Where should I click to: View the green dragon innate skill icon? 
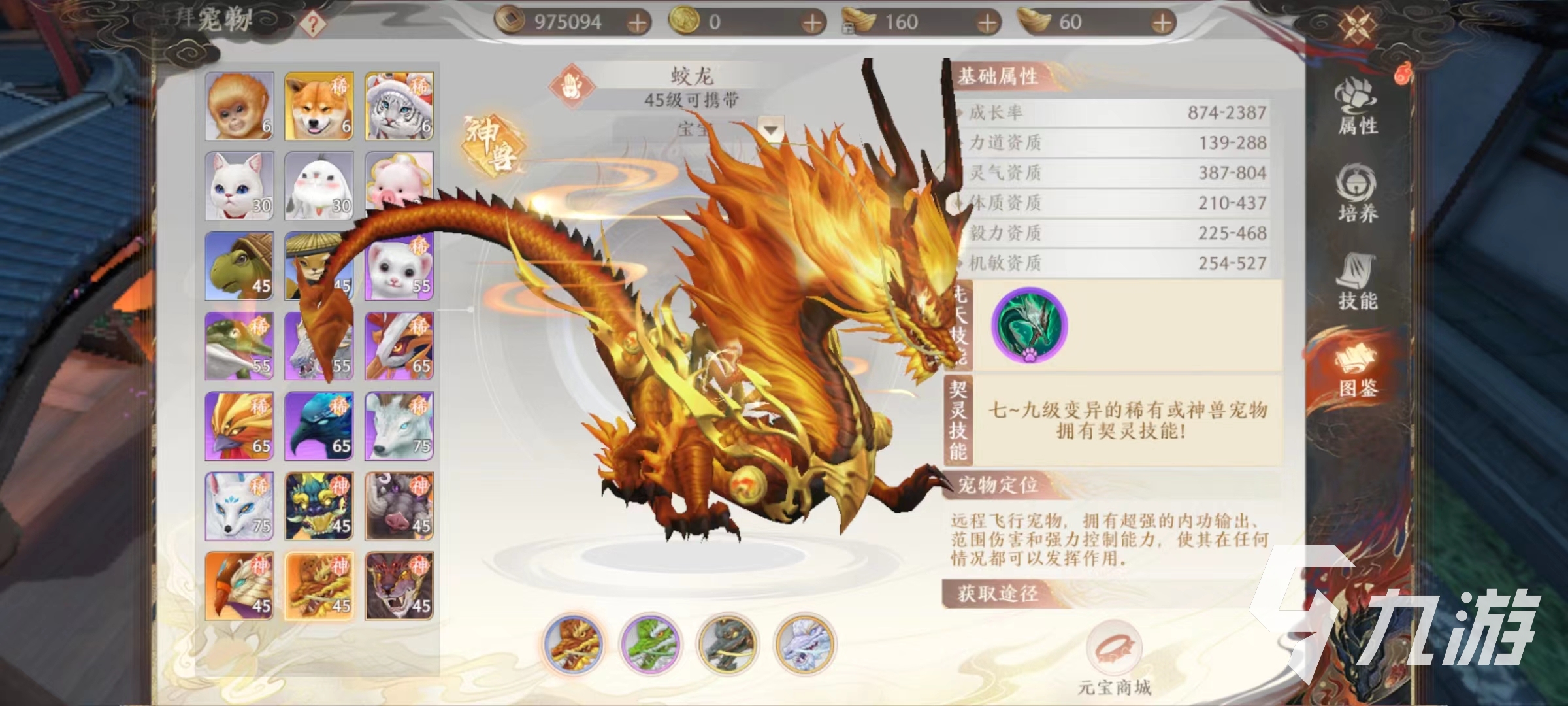[x=1029, y=325]
